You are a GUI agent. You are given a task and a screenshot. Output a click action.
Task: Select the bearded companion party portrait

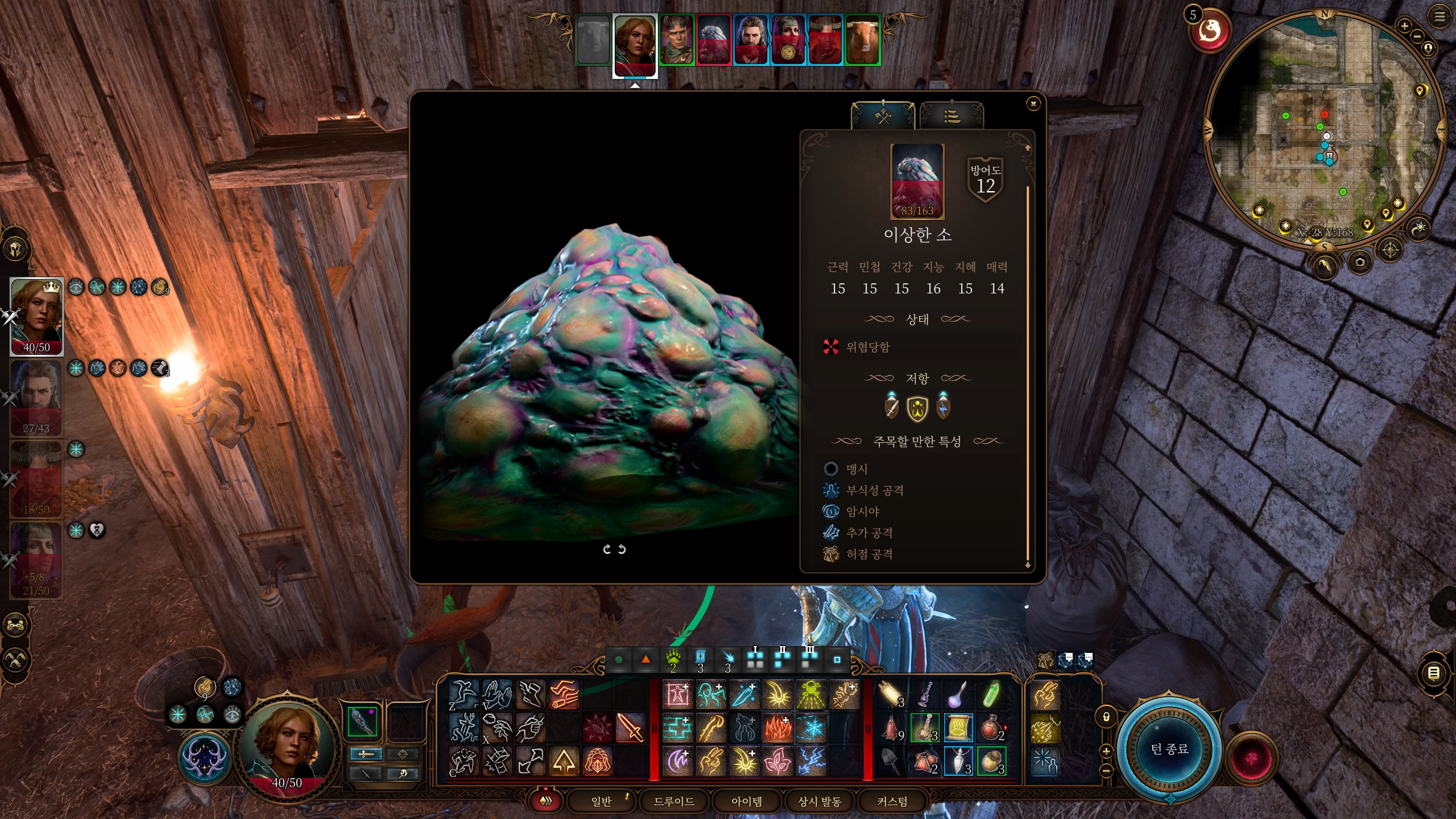click(36, 398)
